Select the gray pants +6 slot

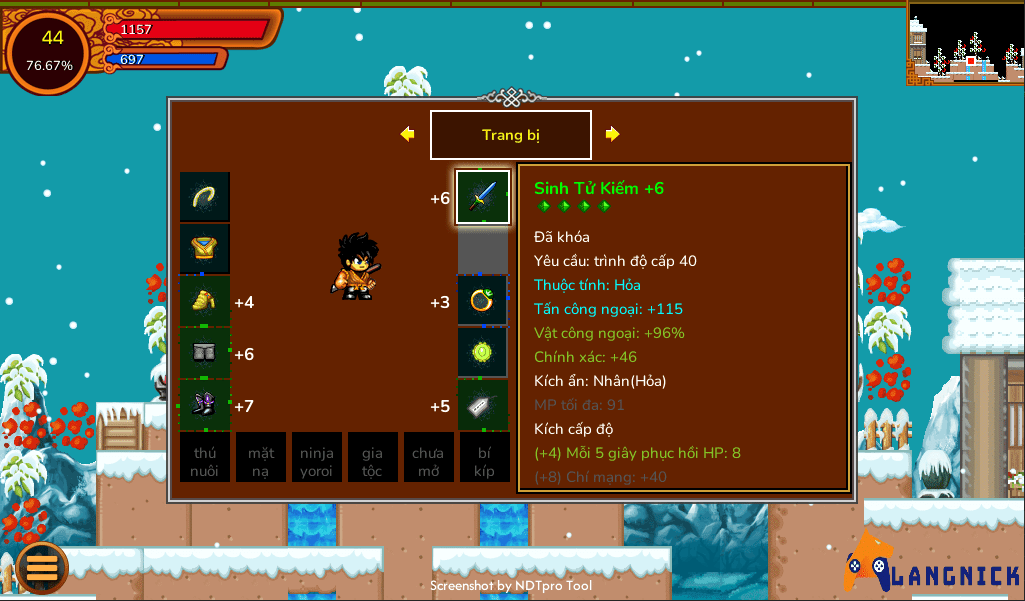(x=205, y=353)
